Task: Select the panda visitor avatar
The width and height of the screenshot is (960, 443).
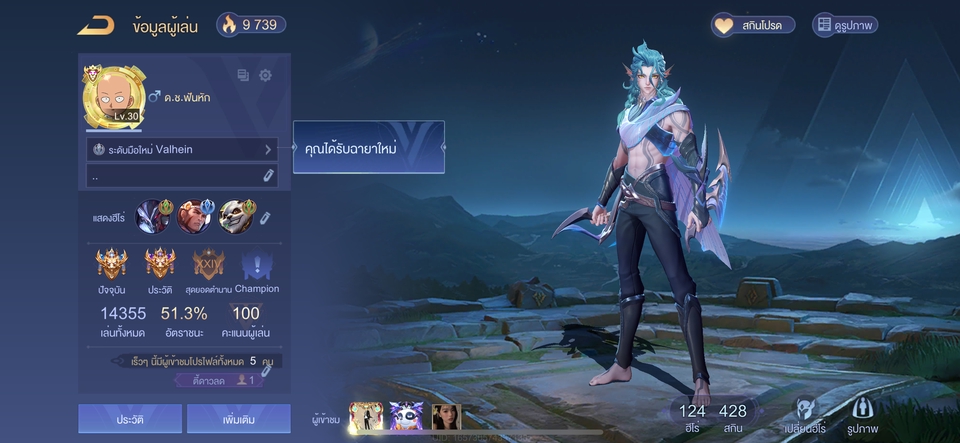Action: 406,417
